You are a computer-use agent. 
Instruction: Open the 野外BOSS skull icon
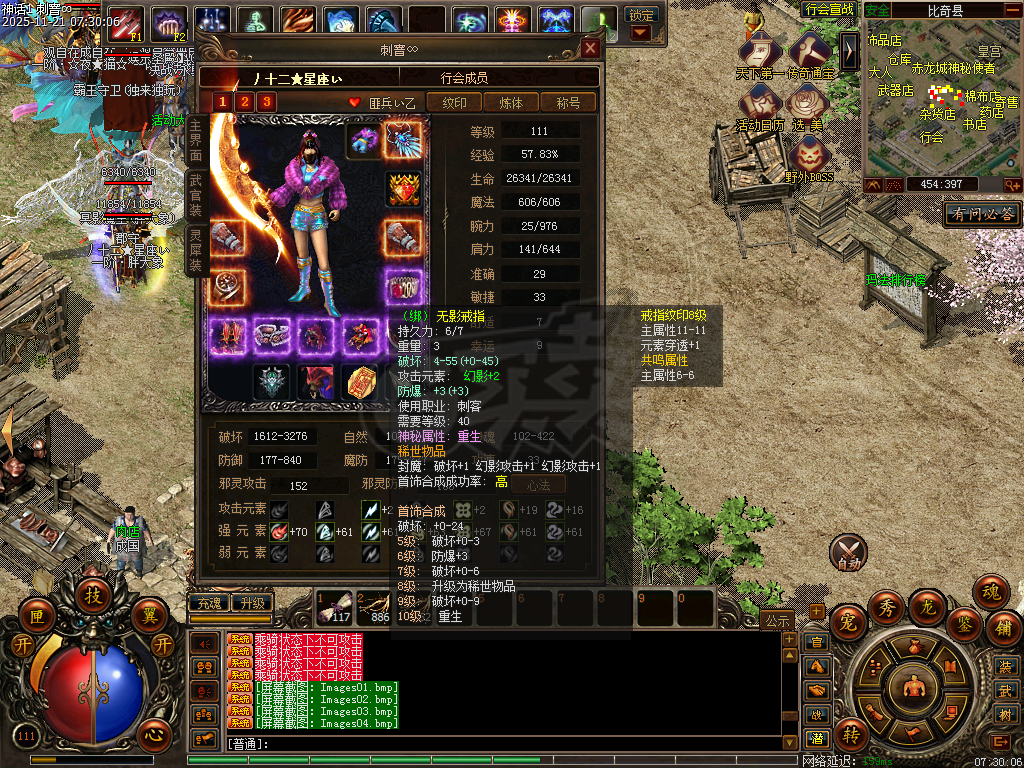(x=808, y=158)
